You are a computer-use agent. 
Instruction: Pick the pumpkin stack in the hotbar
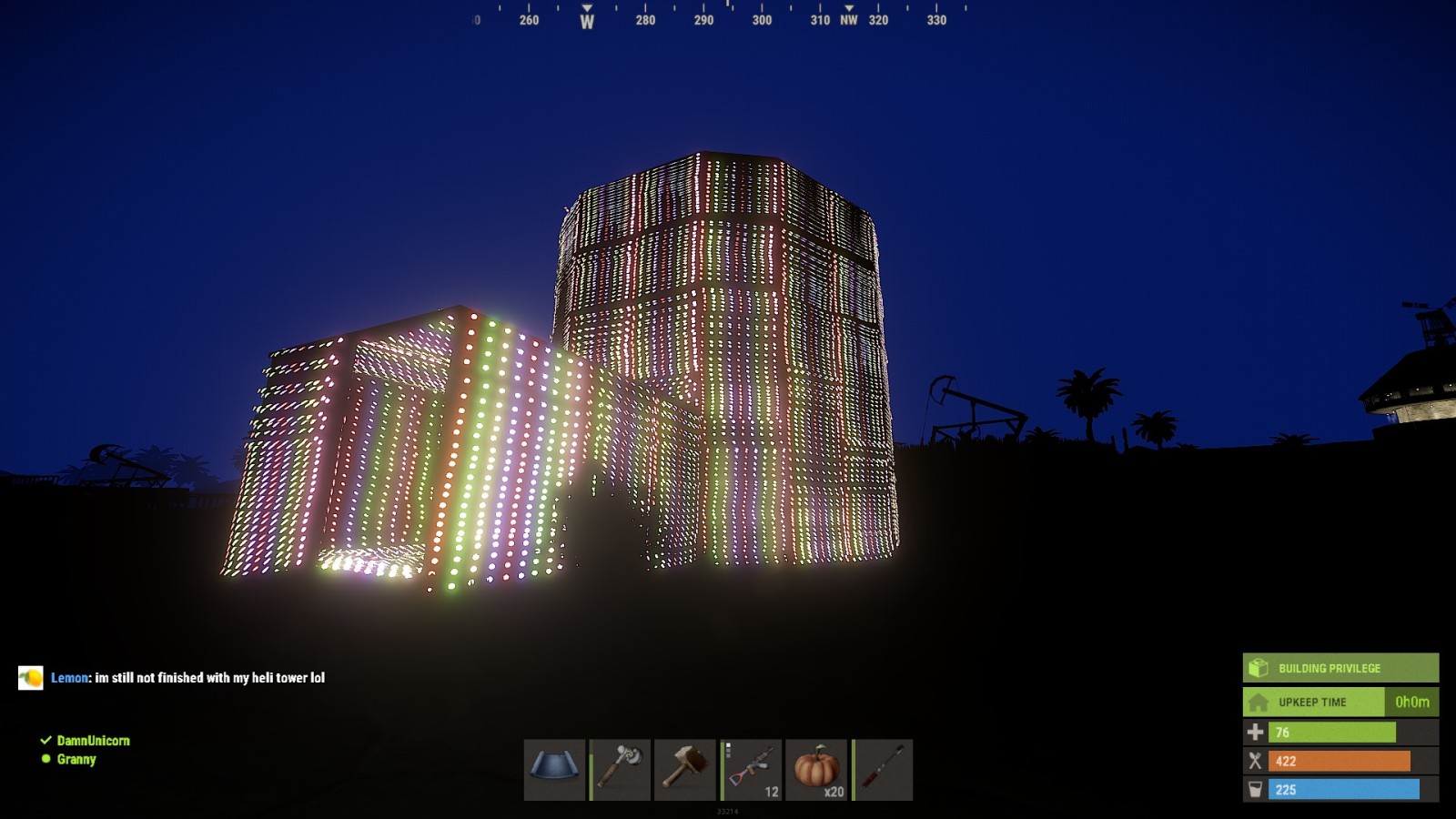[x=816, y=770]
